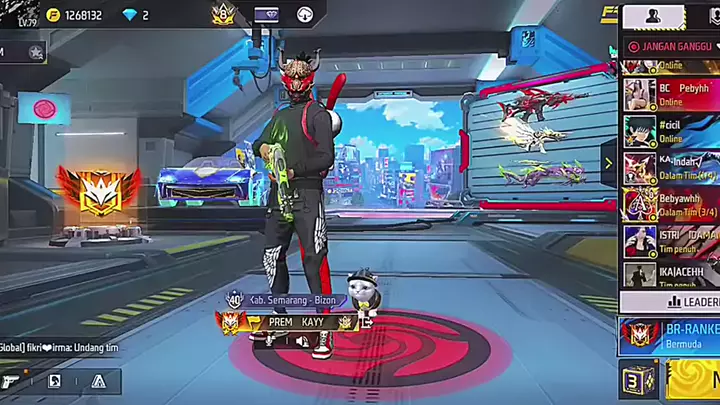Image resolution: width=720 pixels, height=405 pixels.
Task: Select the friends list tab
Action: (654, 16)
